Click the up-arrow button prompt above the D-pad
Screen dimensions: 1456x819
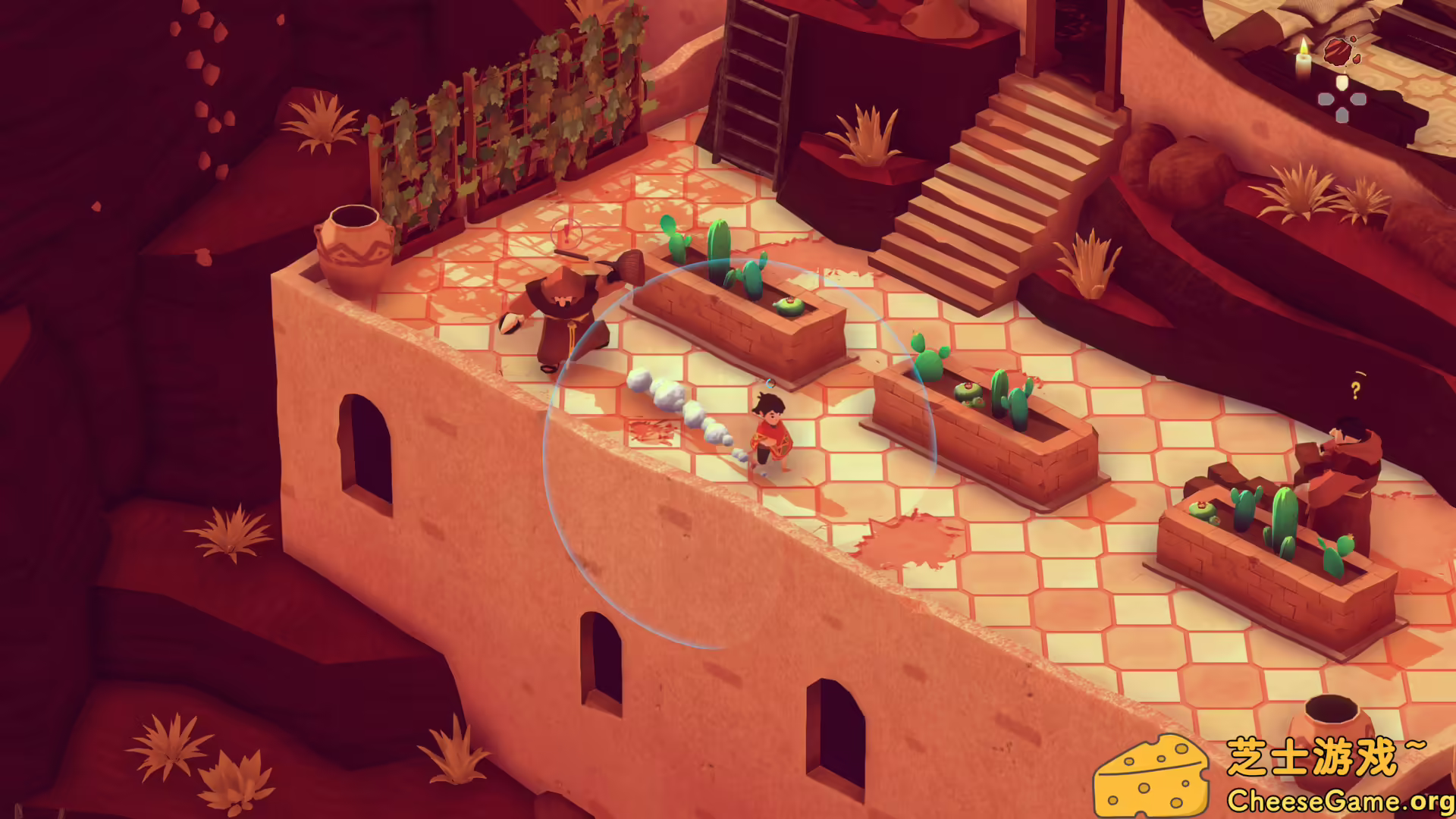pyautogui.click(x=1341, y=80)
